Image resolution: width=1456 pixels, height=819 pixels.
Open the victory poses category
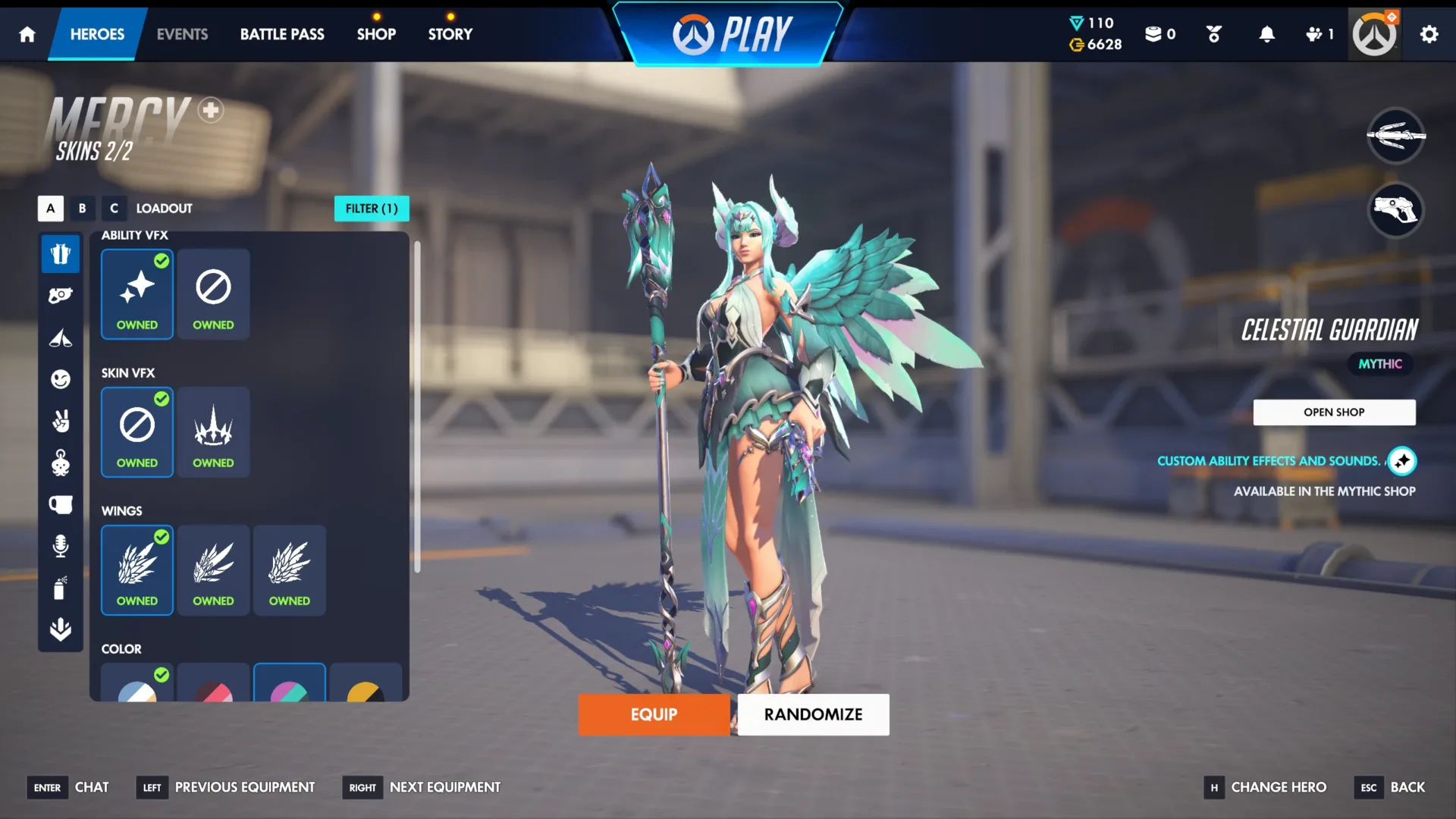61,422
